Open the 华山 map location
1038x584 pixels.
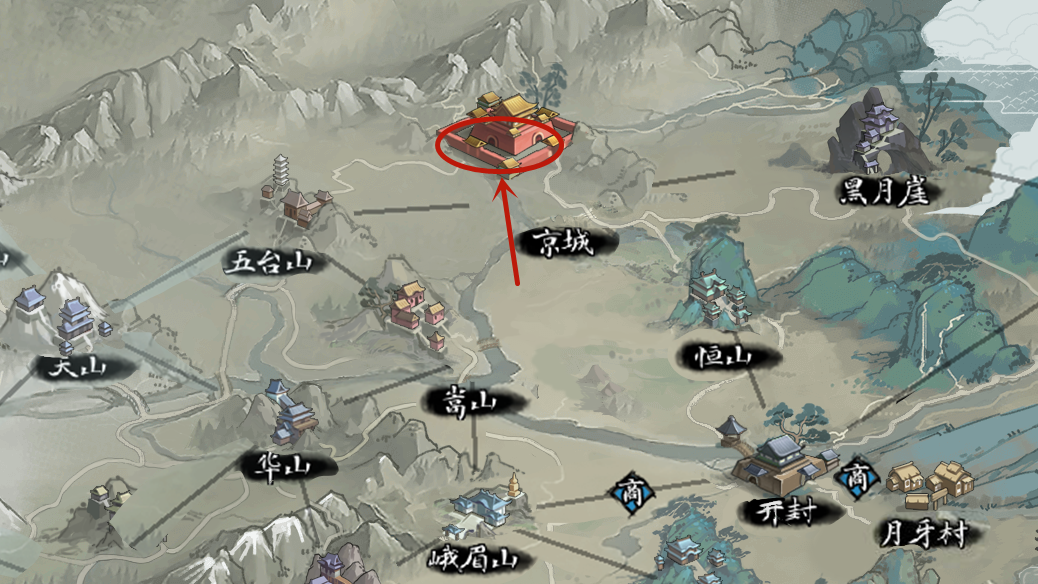pos(289,415)
